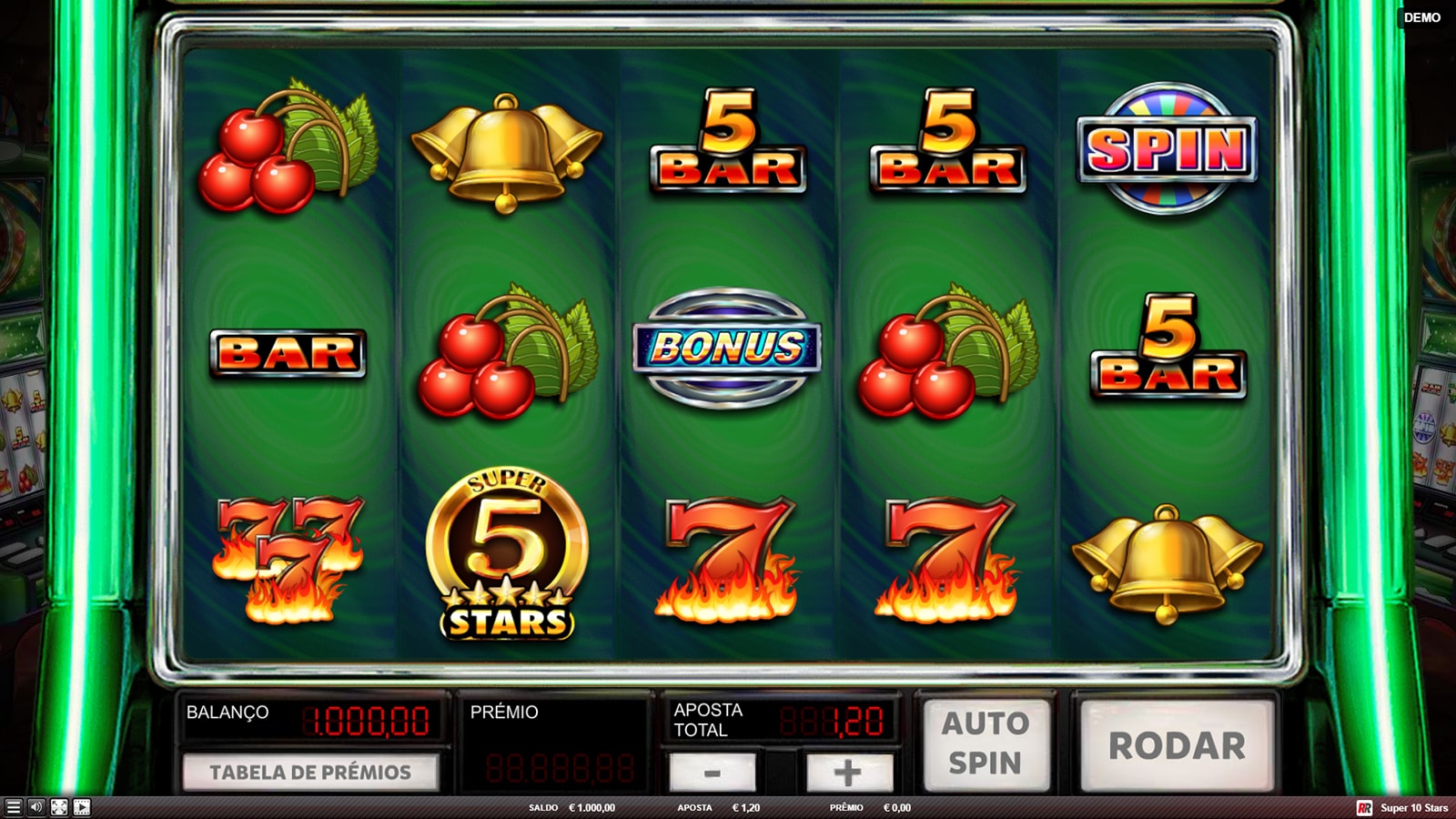This screenshot has width=1456, height=819.
Task: Click the film-strip play icon
Action: click(82, 807)
